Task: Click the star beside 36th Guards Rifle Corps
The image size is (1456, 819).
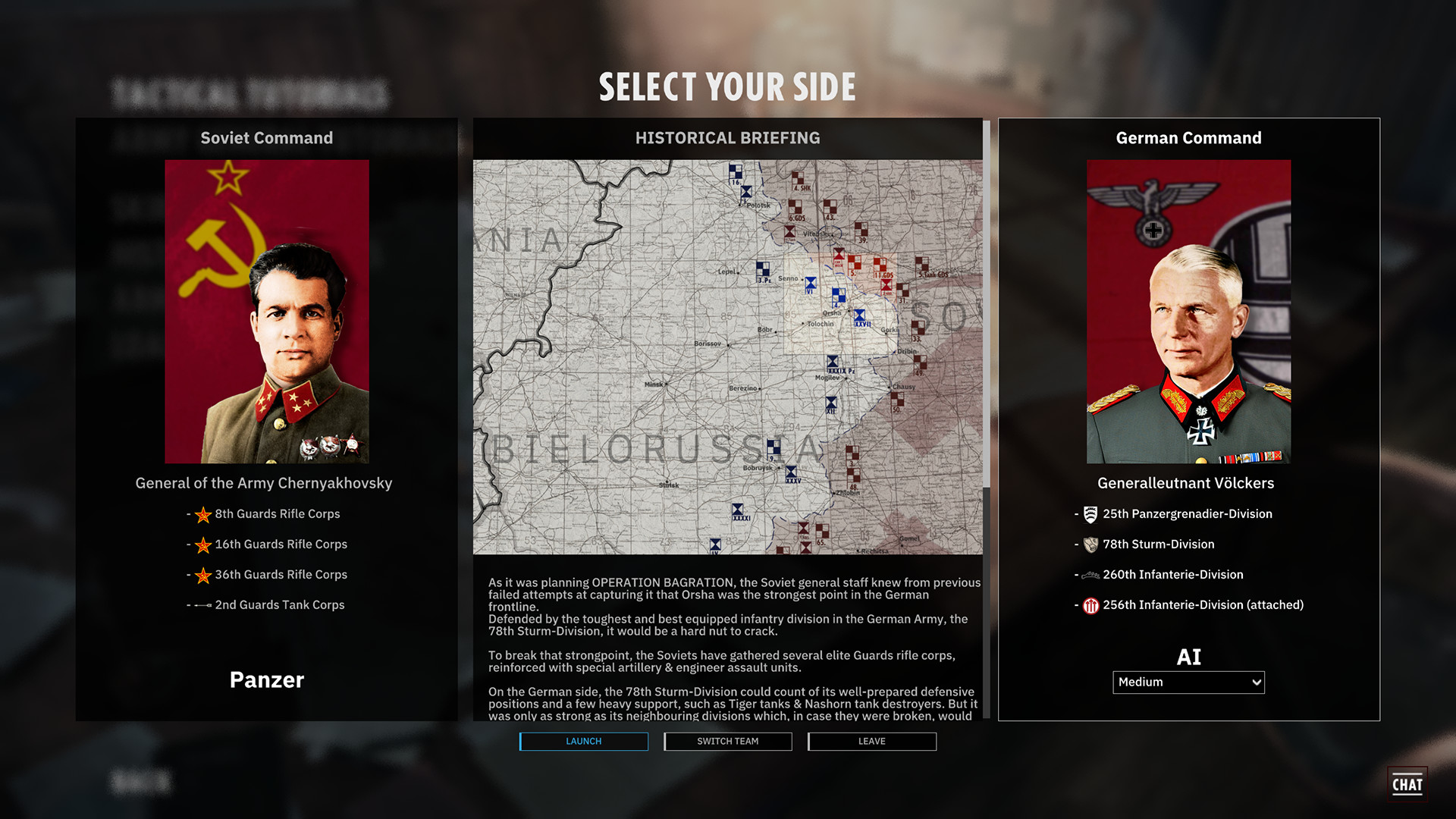Action: pyautogui.click(x=202, y=576)
